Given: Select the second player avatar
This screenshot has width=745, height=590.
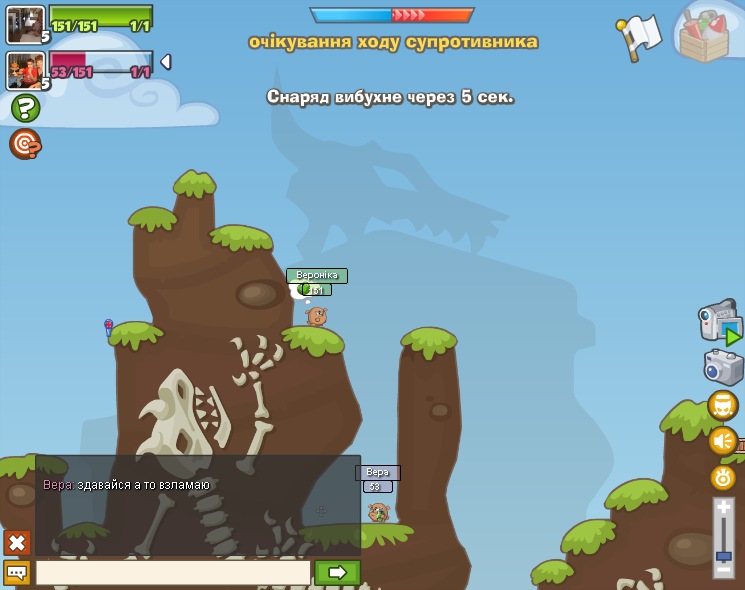Looking at the screenshot, I should point(25,70).
